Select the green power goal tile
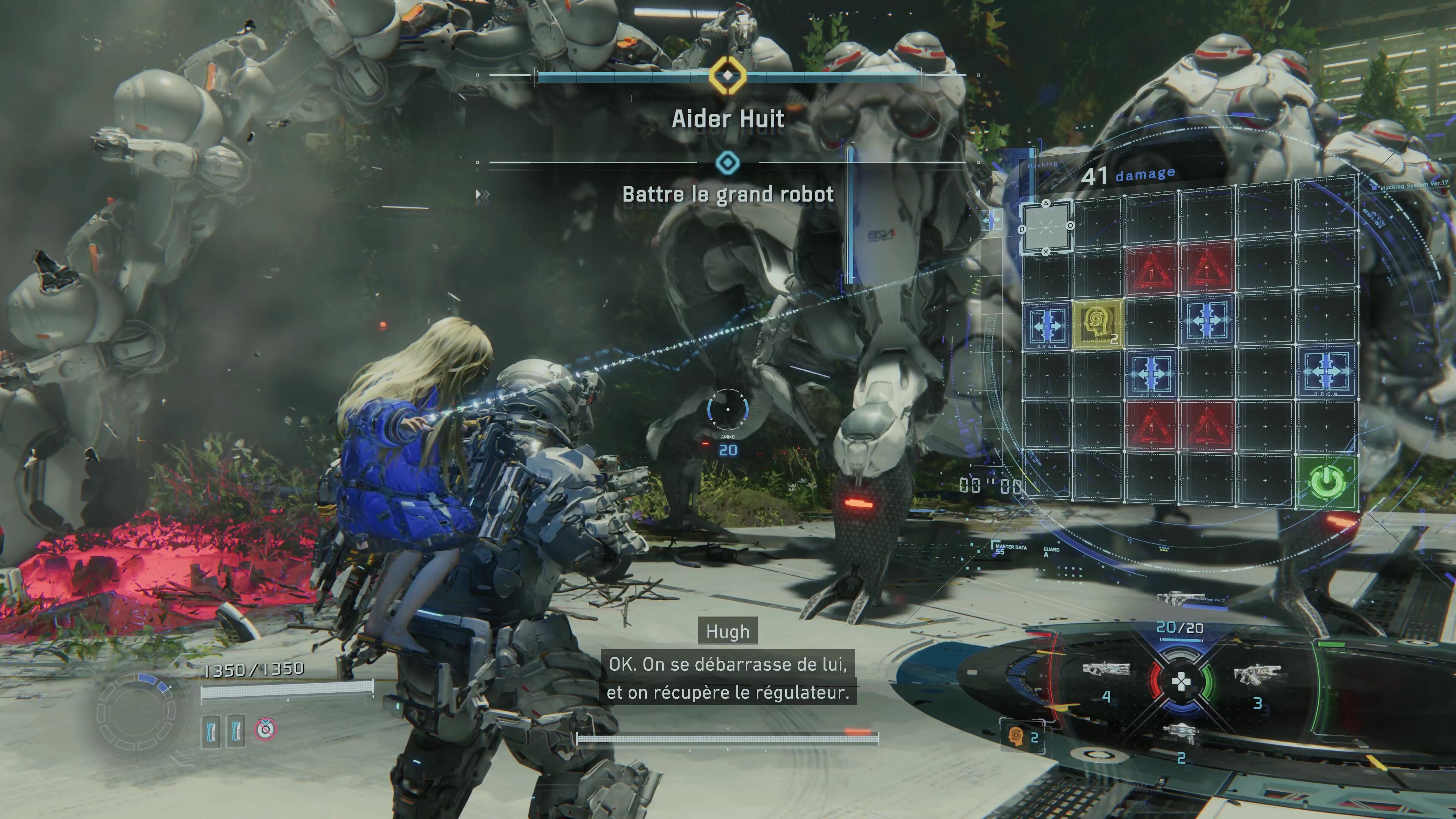Image resolution: width=1456 pixels, height=819 pixels. [1327, 482]
